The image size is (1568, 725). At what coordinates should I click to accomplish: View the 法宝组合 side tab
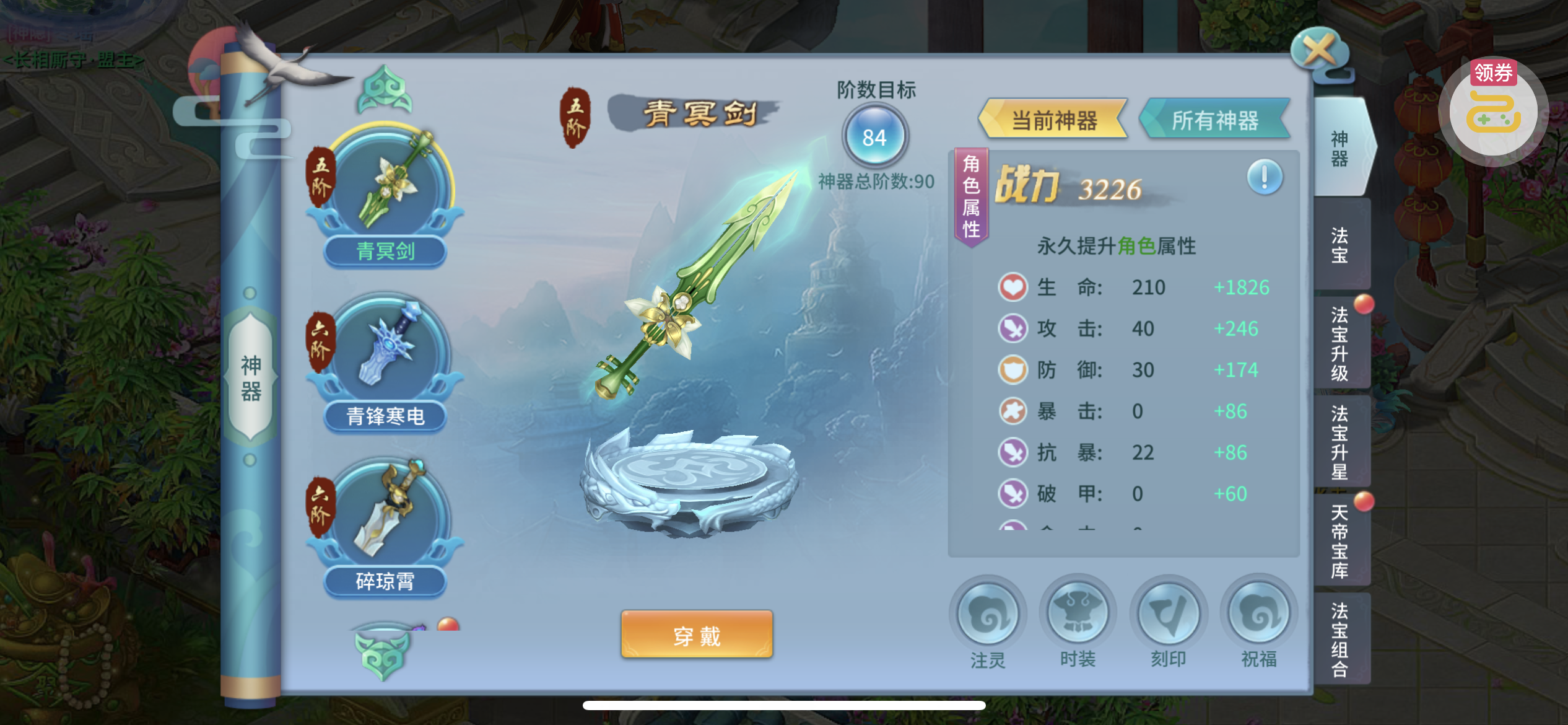click(1340, 639)
